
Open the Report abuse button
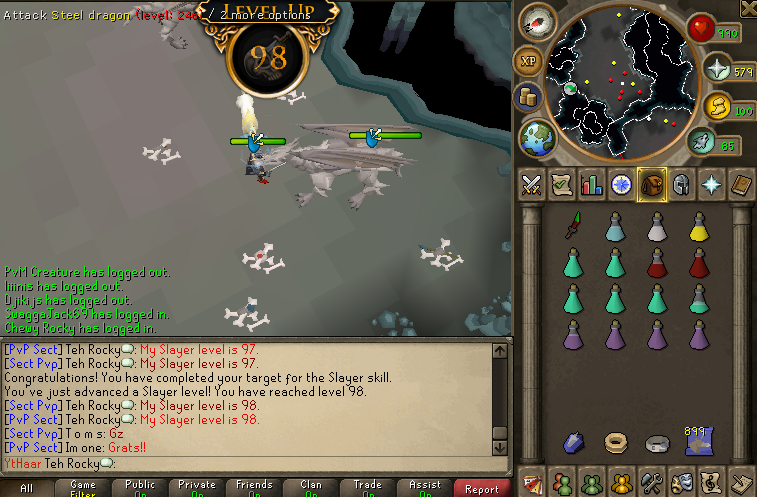pos(481,489)
